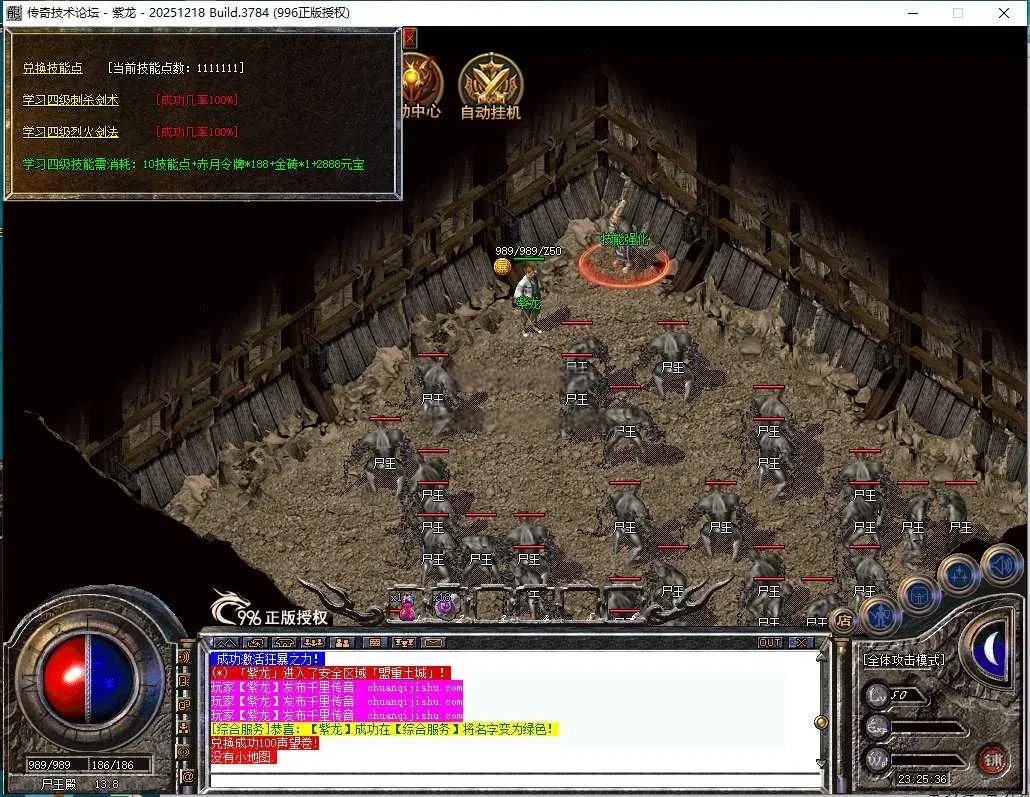Click the OUT button above chat

click(x=770, y=642)
